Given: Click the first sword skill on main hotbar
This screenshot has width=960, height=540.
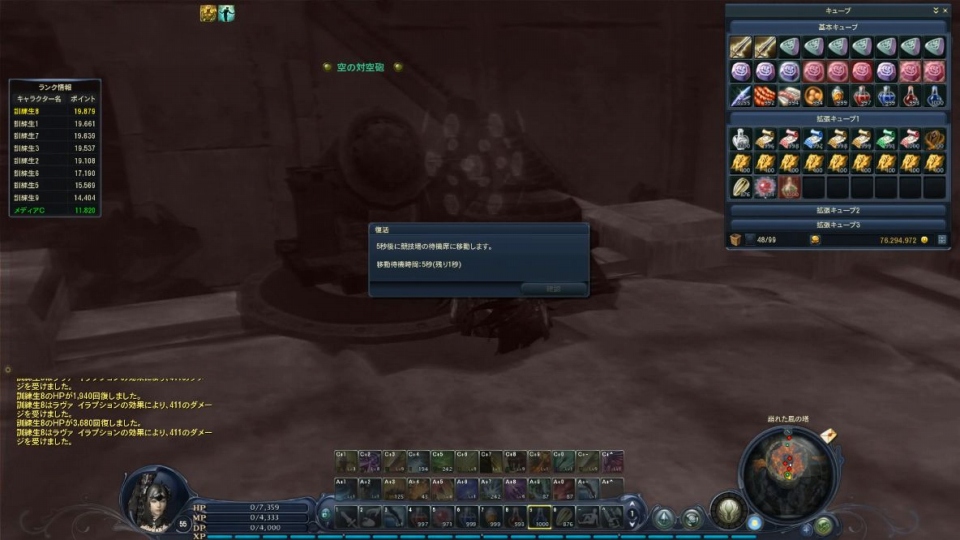Looking at the screenshot, I should (x=345, y=517).
